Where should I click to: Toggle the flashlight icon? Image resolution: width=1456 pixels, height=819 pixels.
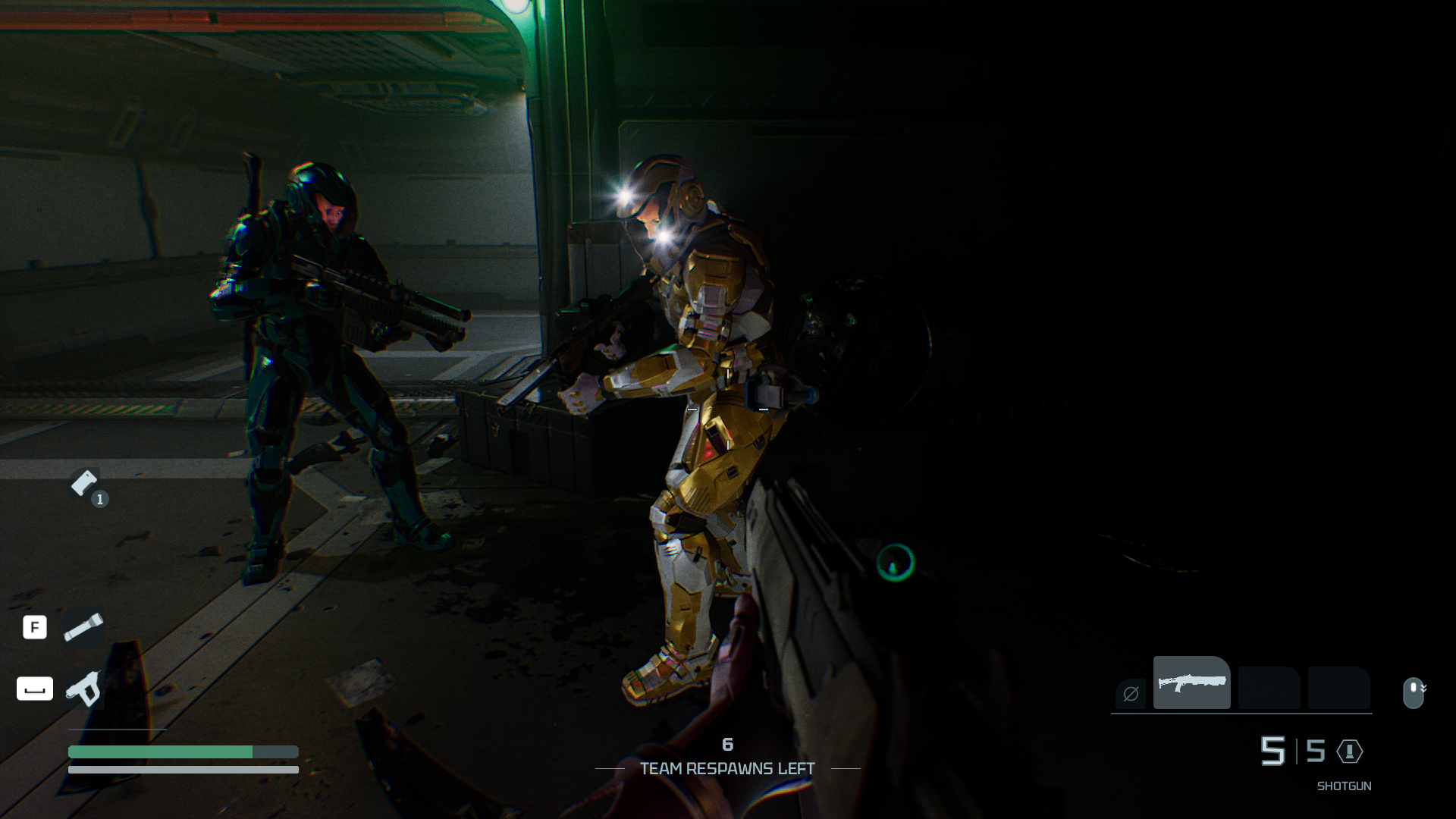click(x=83, y=628)
